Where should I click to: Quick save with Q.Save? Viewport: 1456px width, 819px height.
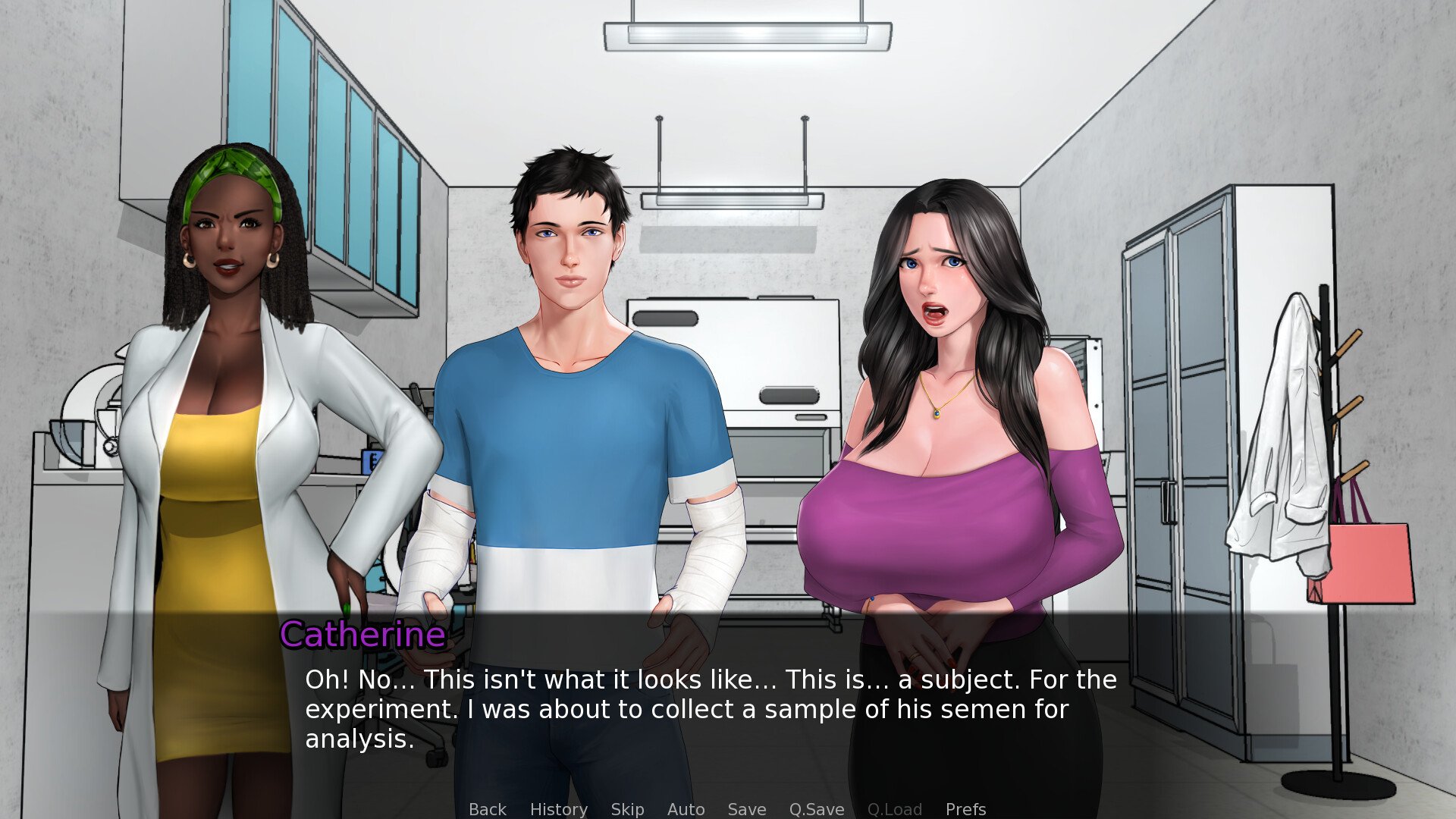(816, 809)
